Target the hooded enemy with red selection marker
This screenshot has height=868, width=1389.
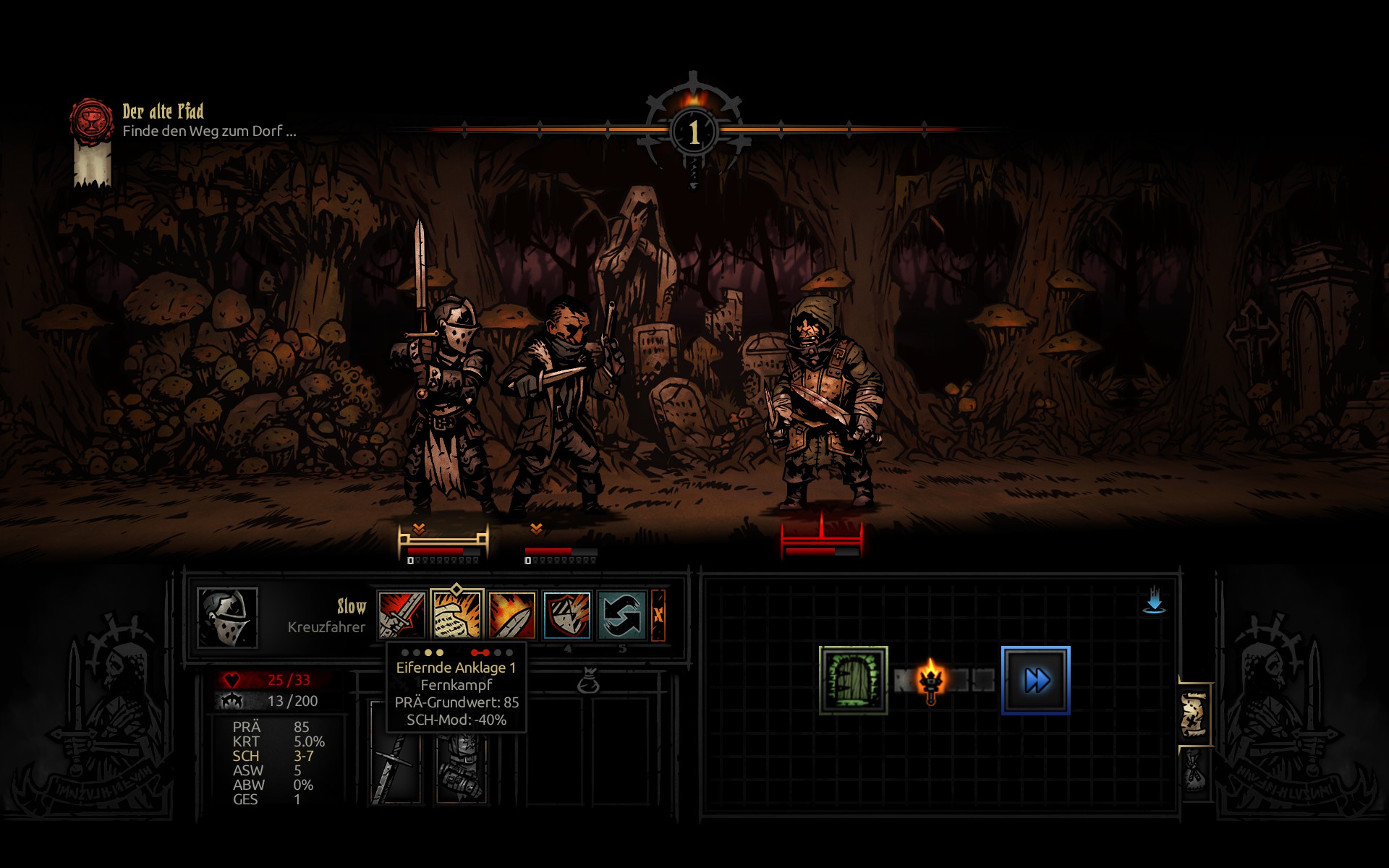coord(825,405)
